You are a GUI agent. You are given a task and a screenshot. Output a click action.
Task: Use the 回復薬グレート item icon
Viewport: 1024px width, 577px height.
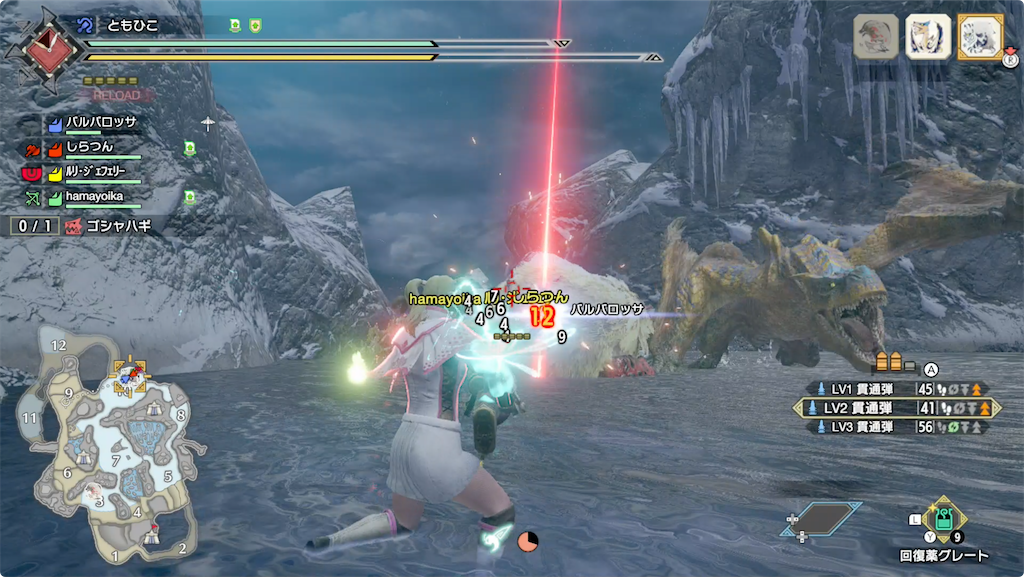pos(943,519)
